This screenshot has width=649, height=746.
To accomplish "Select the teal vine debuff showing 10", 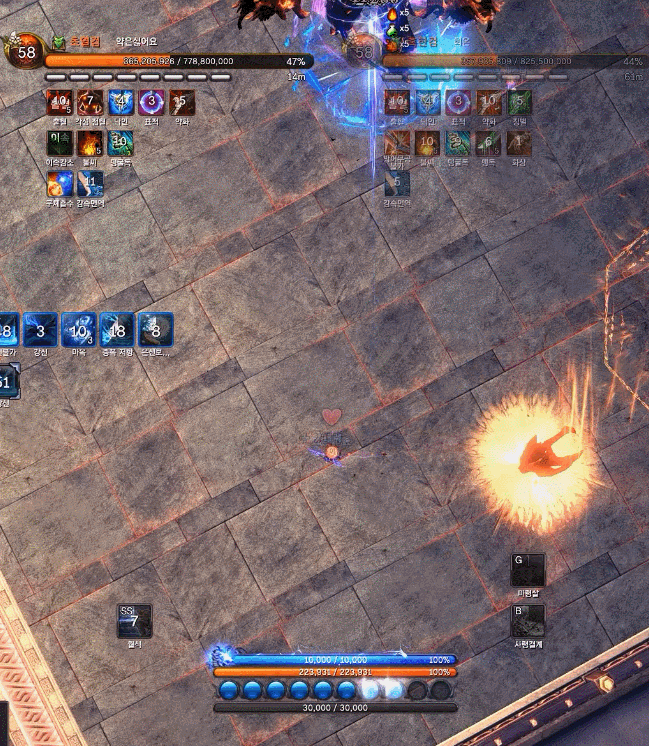I will (x=121, y=143).
